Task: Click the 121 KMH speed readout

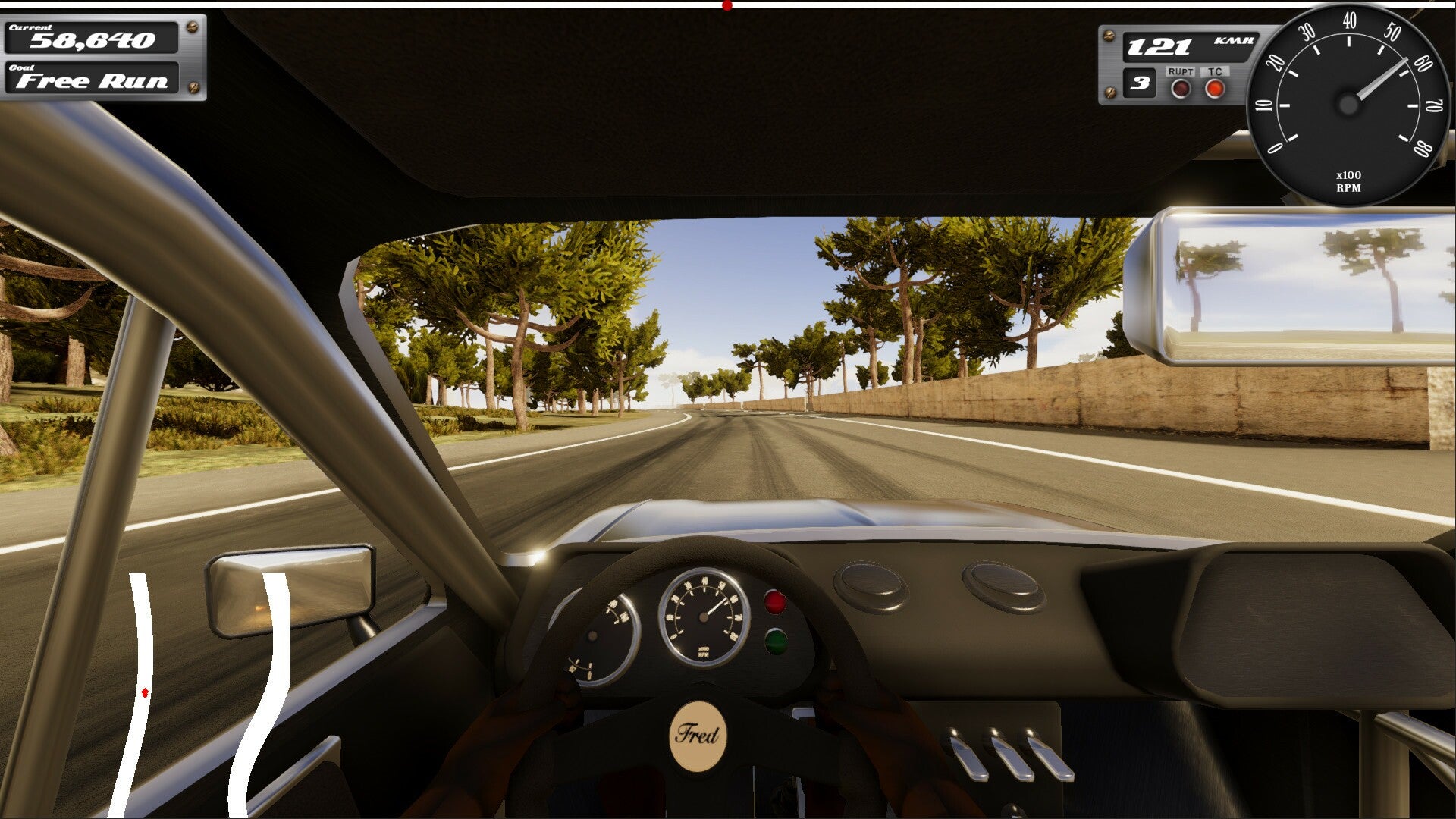Action: coord(1160,45)
